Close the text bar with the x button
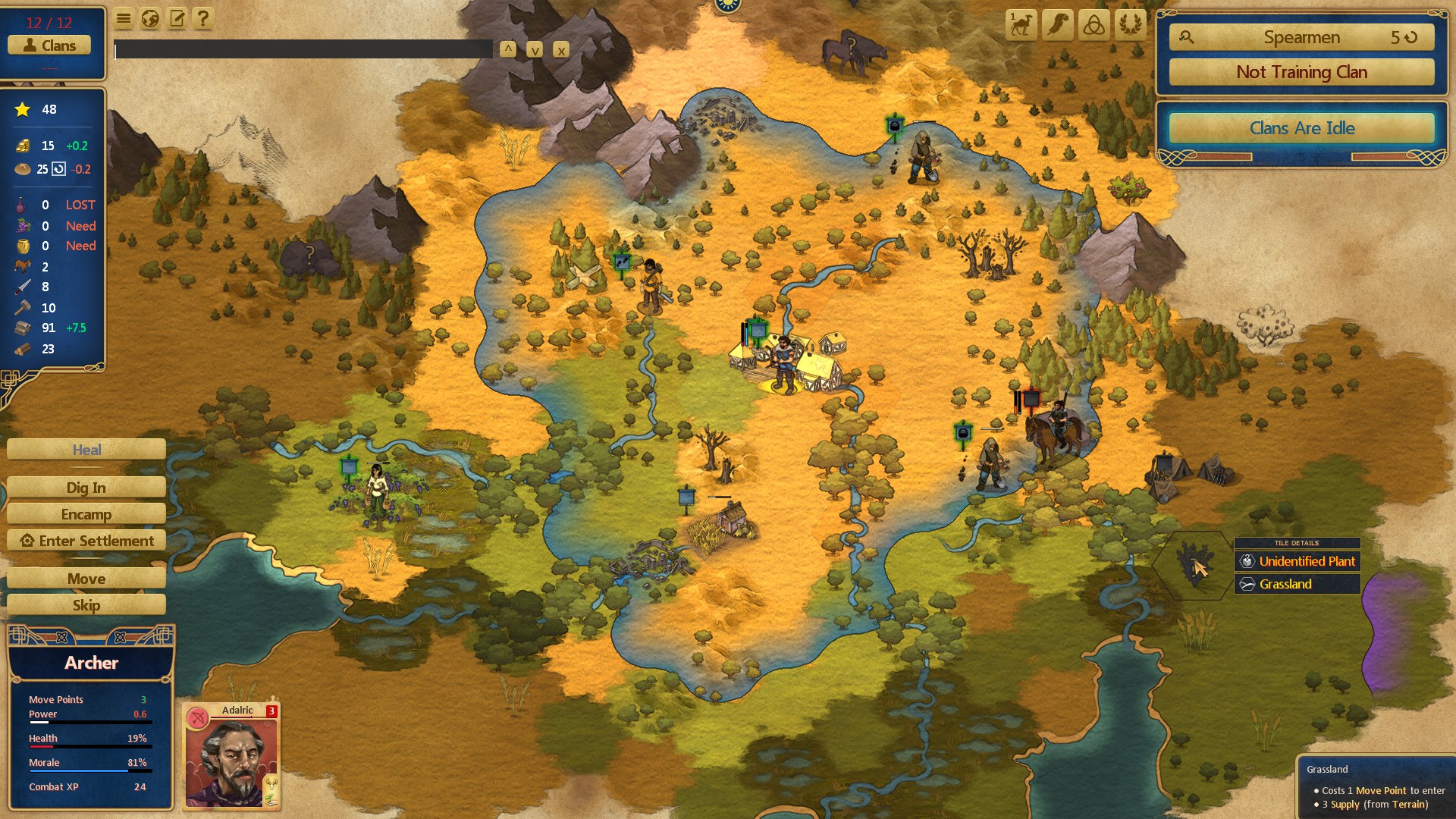This screenshot has width=1456, height=819. [x=561, y=50]
